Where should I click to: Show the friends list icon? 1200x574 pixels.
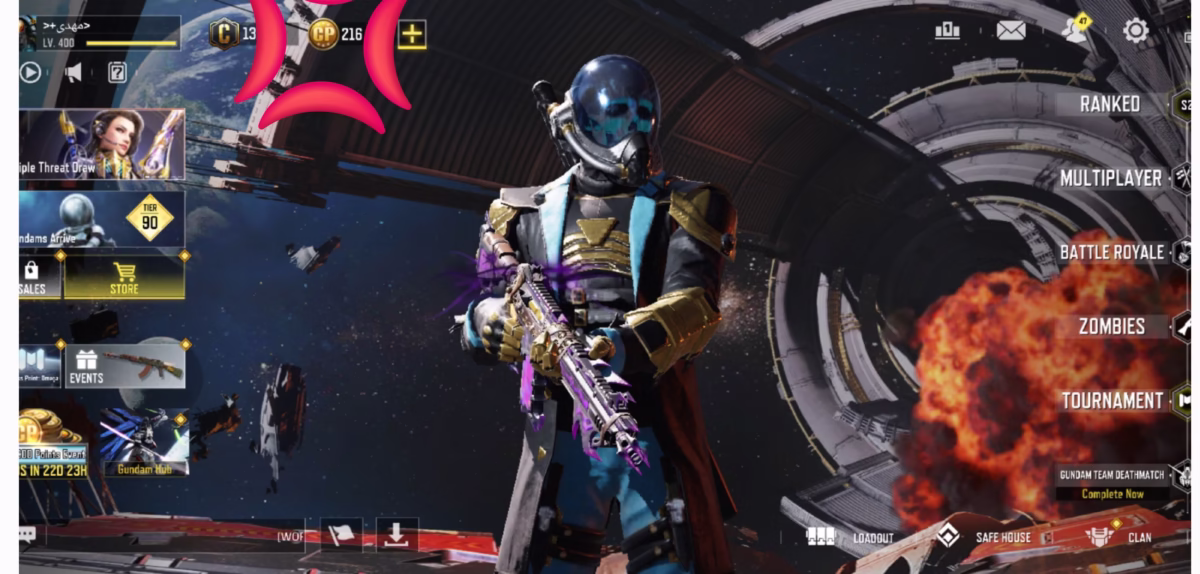pyautogui.click(x=1075, y=30)
